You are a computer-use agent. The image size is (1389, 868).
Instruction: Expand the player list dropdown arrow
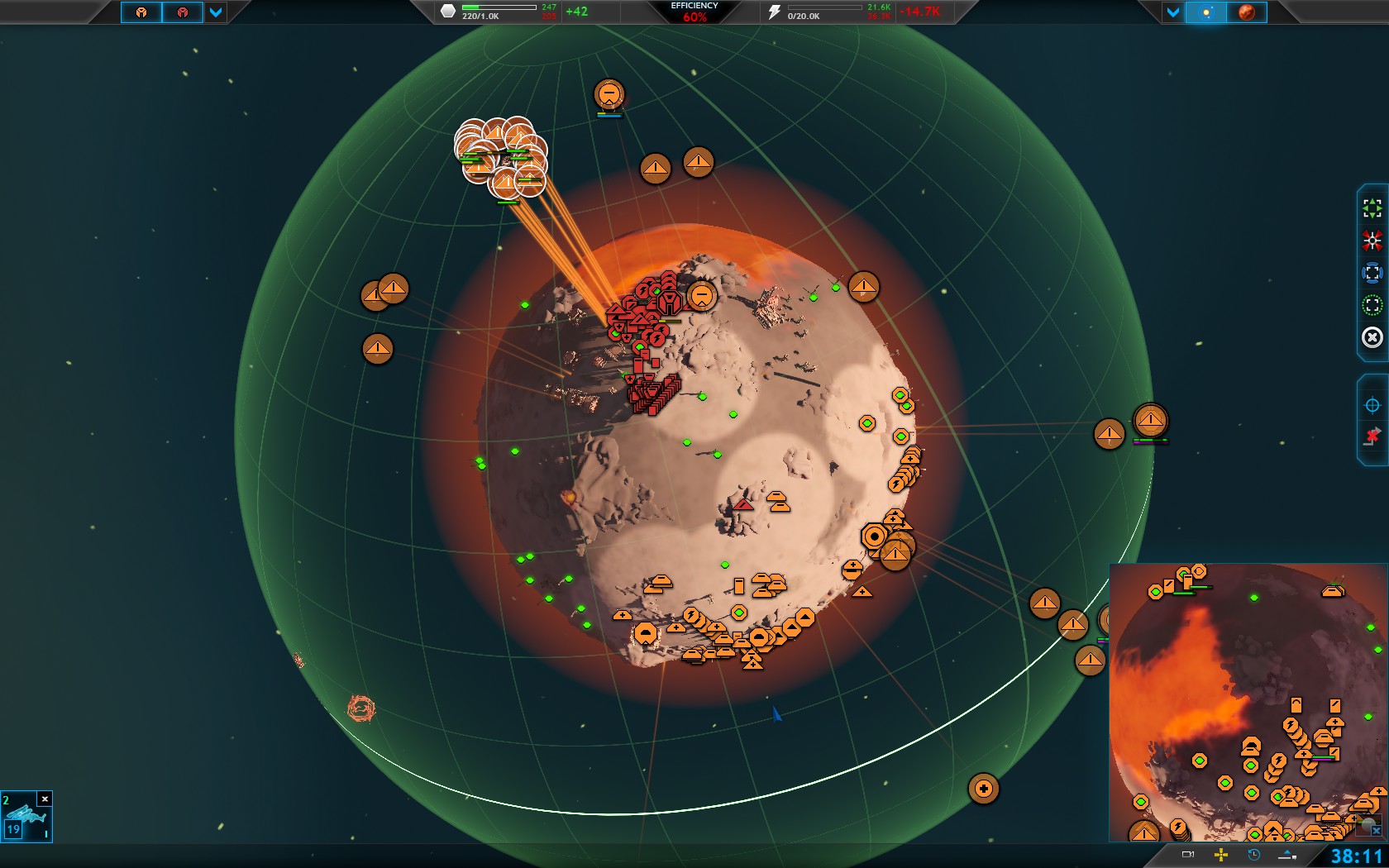pos(216,12)
